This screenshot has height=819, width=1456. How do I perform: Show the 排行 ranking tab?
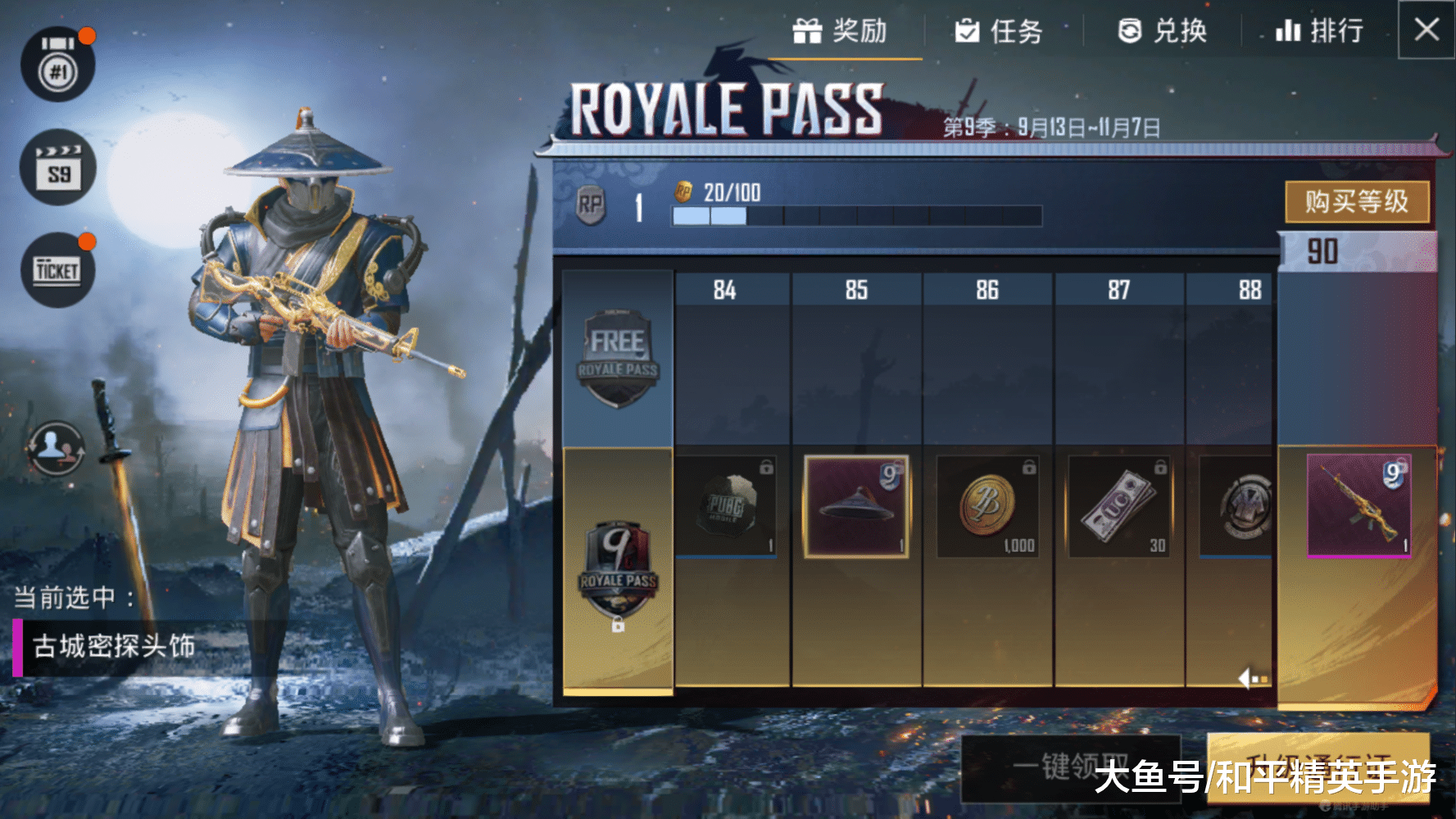pos(1319,32)
